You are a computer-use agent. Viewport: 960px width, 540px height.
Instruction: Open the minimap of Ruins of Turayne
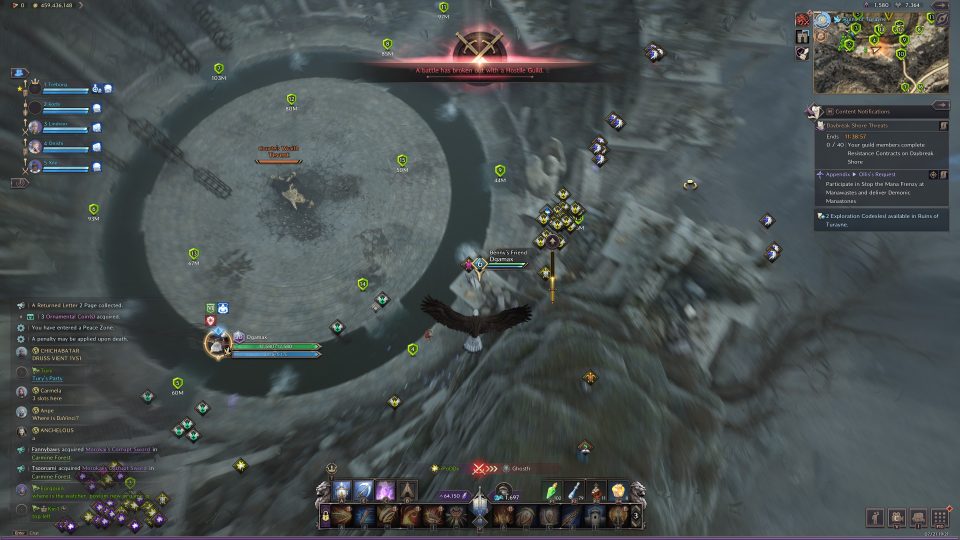pos(880,56)
